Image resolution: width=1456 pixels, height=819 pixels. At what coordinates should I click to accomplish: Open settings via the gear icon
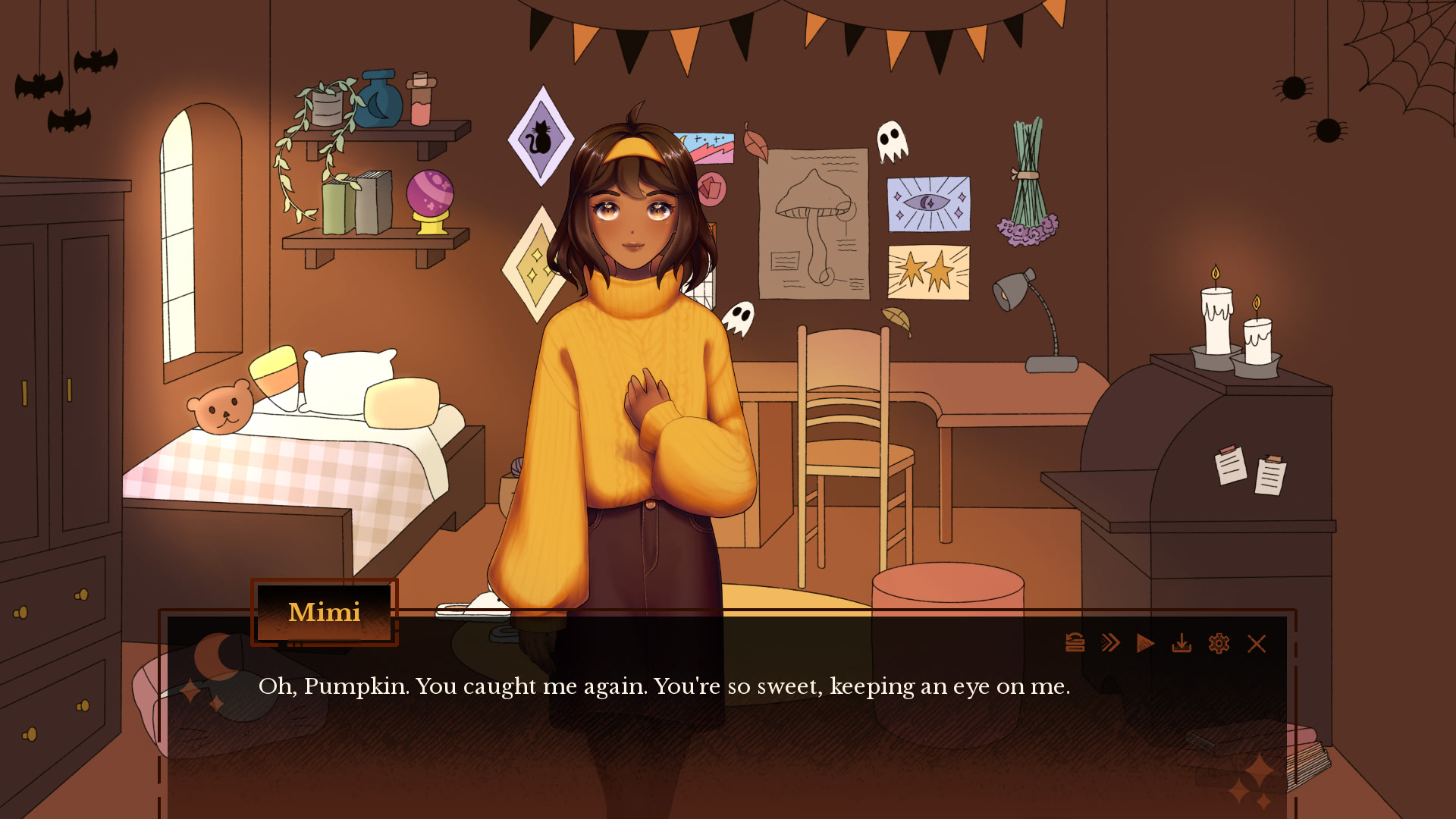[x=1219, y=644]
